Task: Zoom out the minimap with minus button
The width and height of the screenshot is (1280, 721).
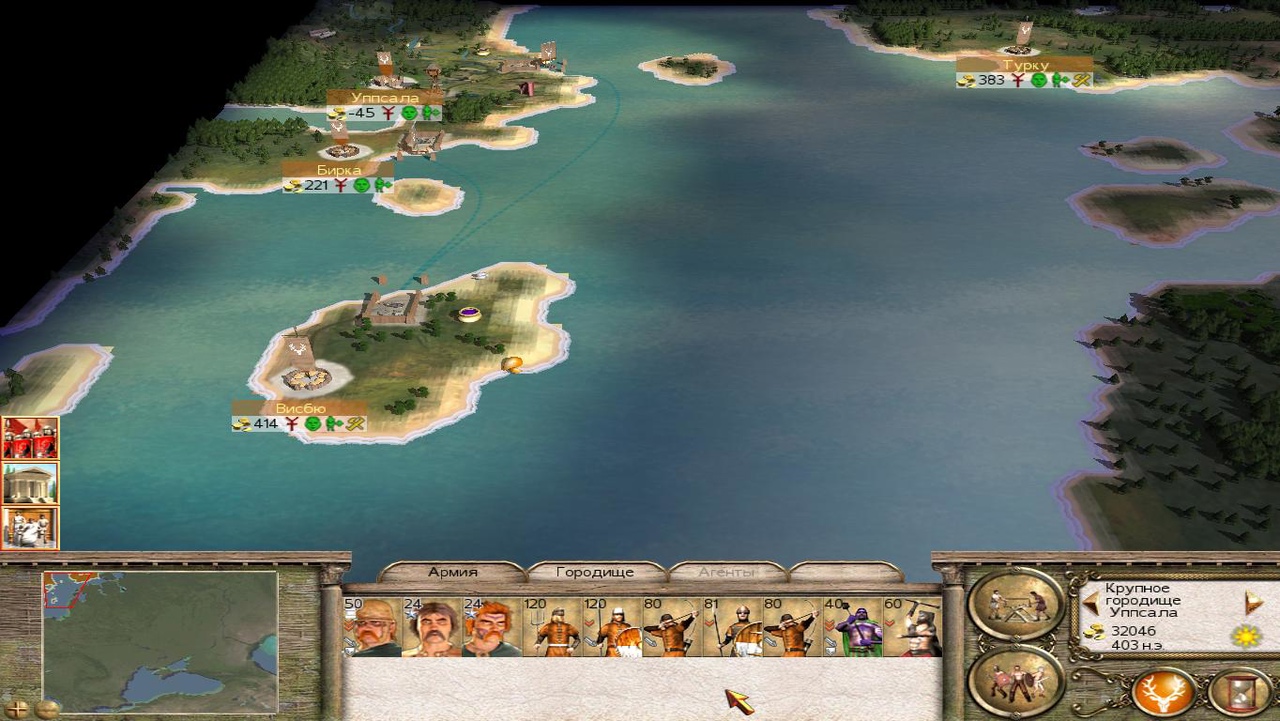Action: (x=46, y=709)
